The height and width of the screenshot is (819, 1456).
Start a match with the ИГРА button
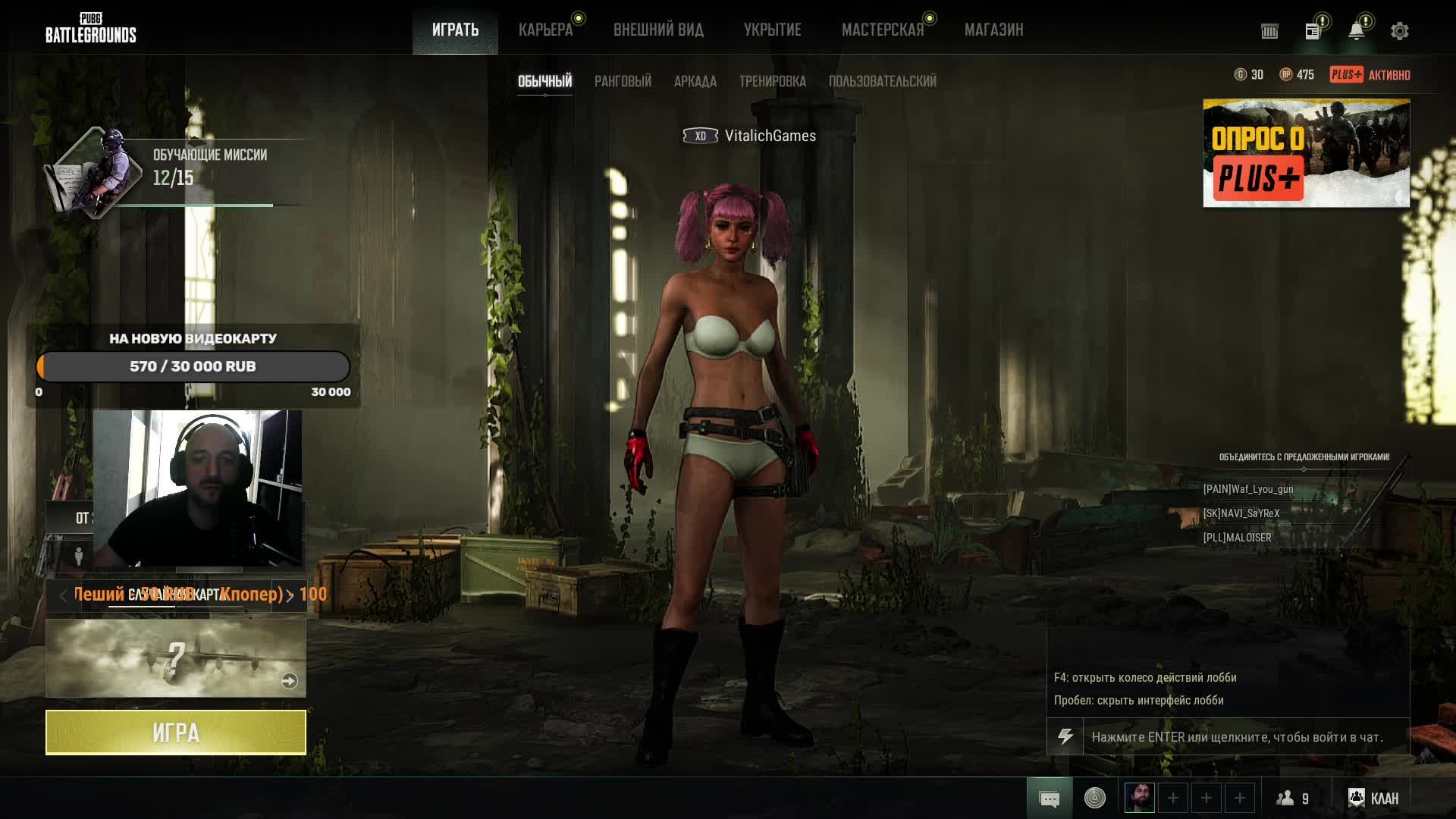point(176,733)
